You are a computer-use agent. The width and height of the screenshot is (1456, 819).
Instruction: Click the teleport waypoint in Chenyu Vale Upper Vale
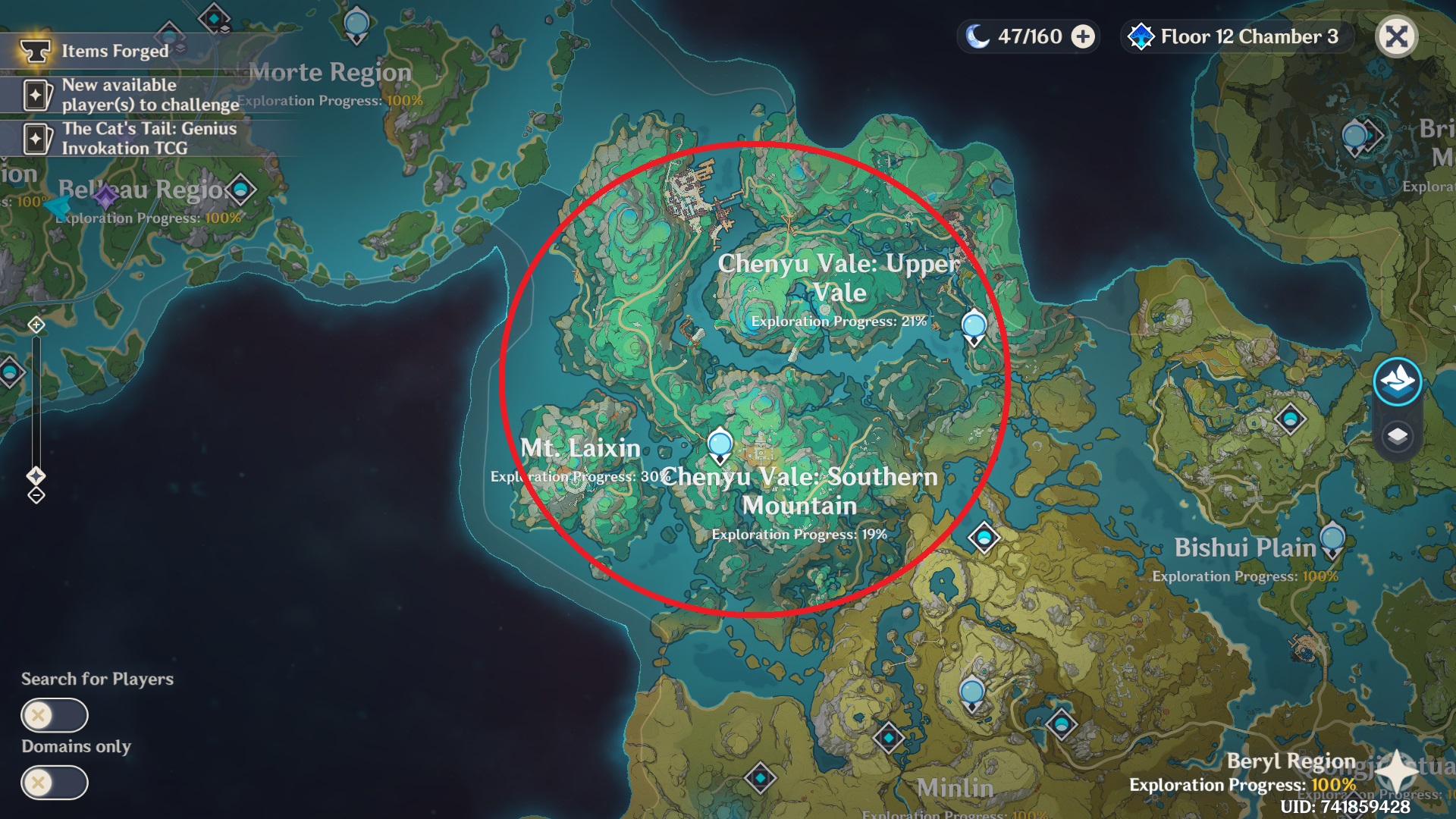tap(973, 327)
